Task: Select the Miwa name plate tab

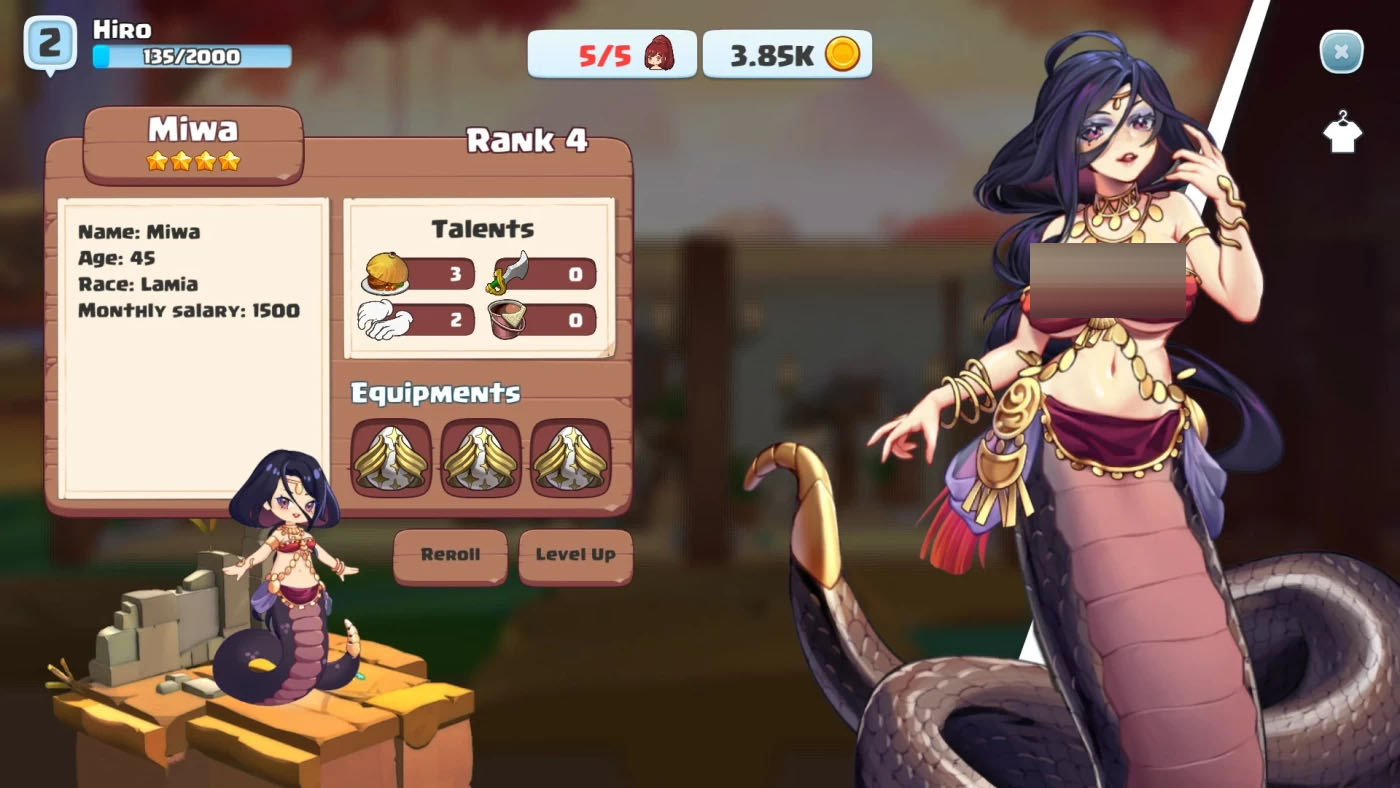Action: (194, 128)
